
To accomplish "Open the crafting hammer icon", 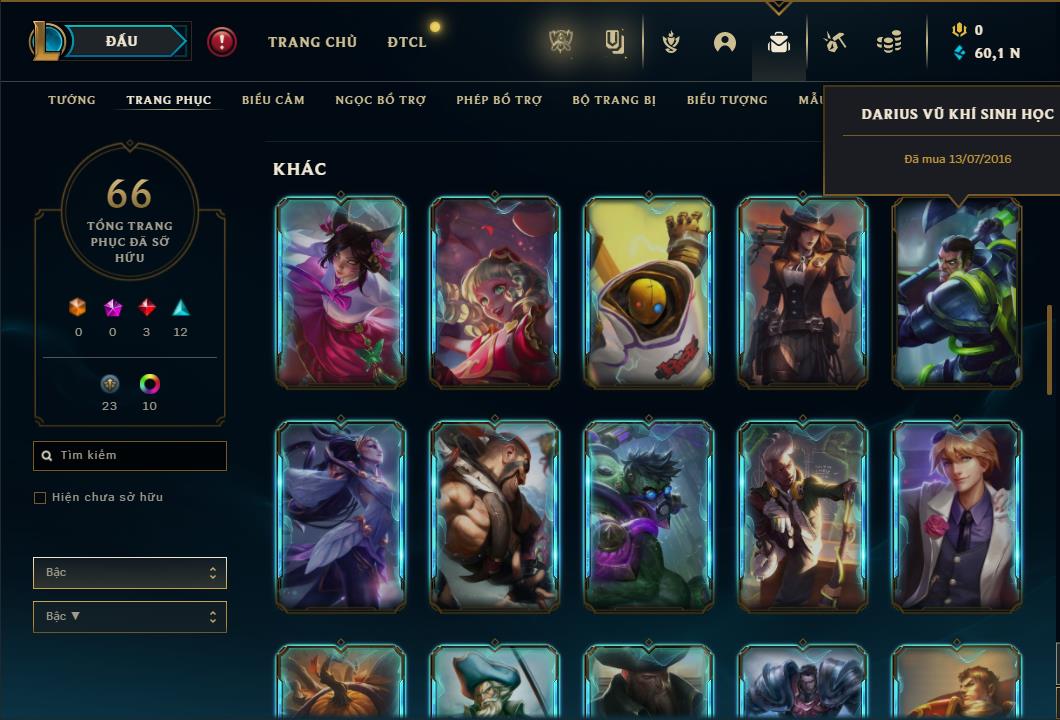I will pyautogui.click(x=835, y=42).
